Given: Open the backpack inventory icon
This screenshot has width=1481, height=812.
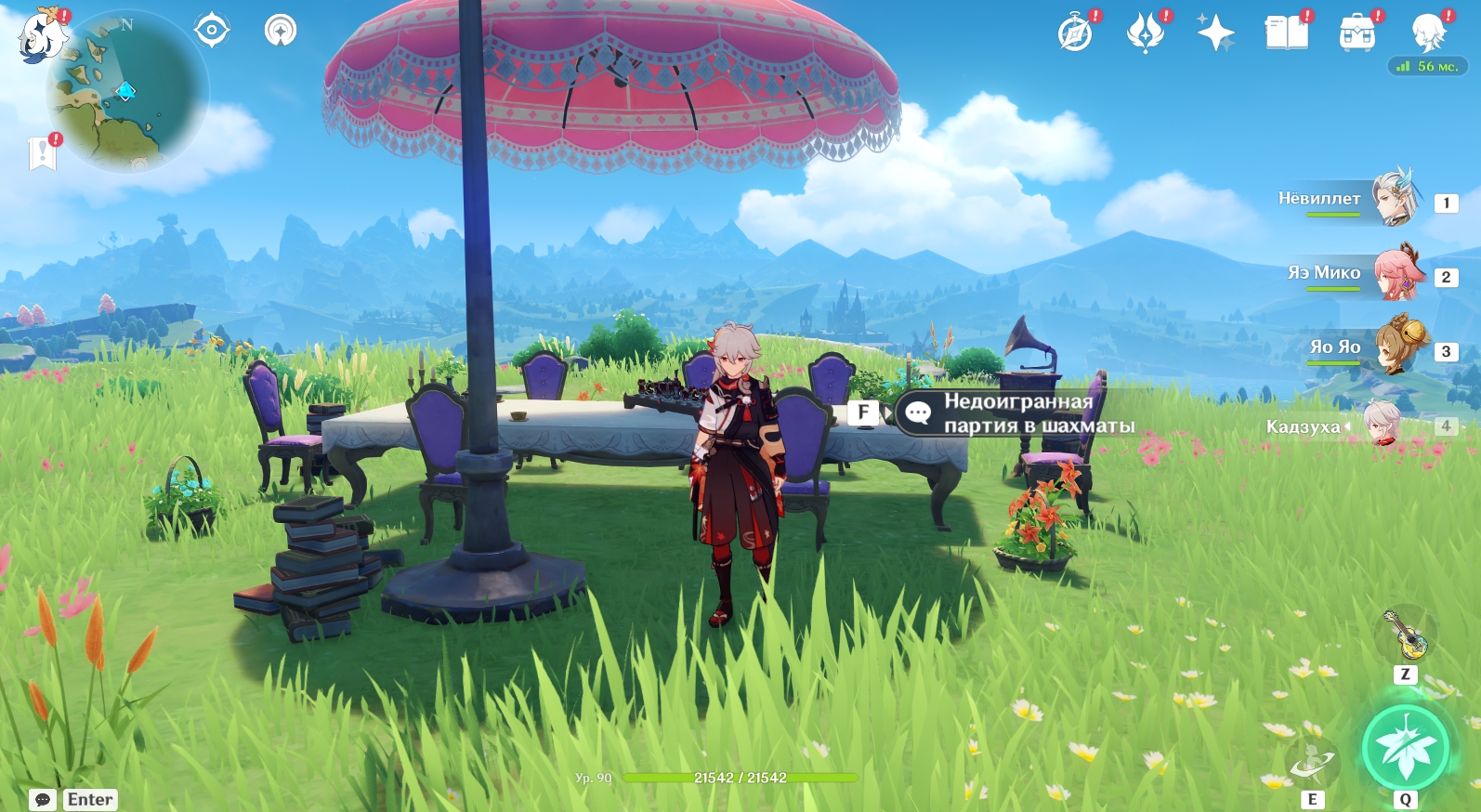Looking at the screenshot, I should [x=1356, y=33].
